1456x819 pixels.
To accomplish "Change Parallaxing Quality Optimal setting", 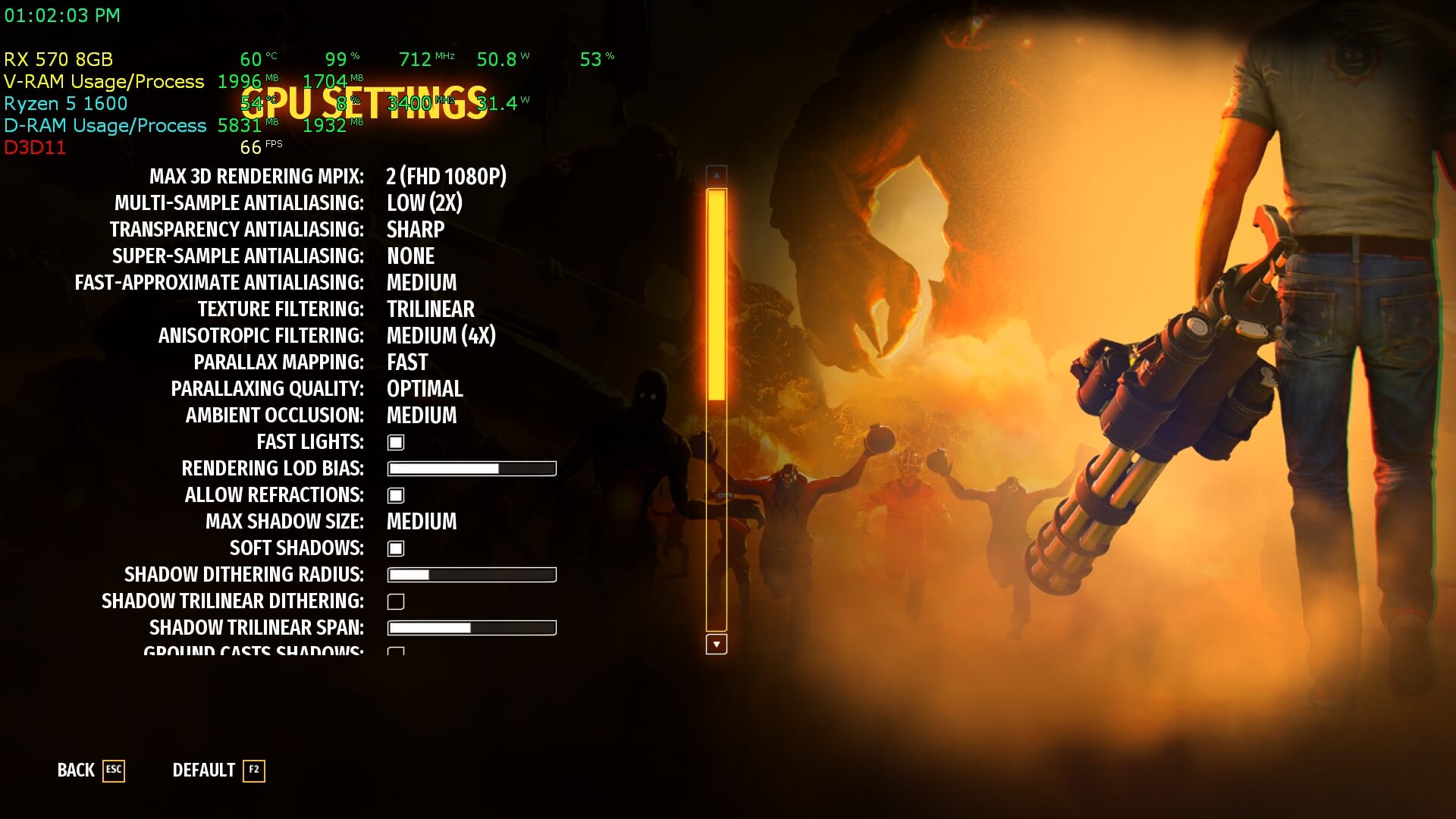I will 425,389.
